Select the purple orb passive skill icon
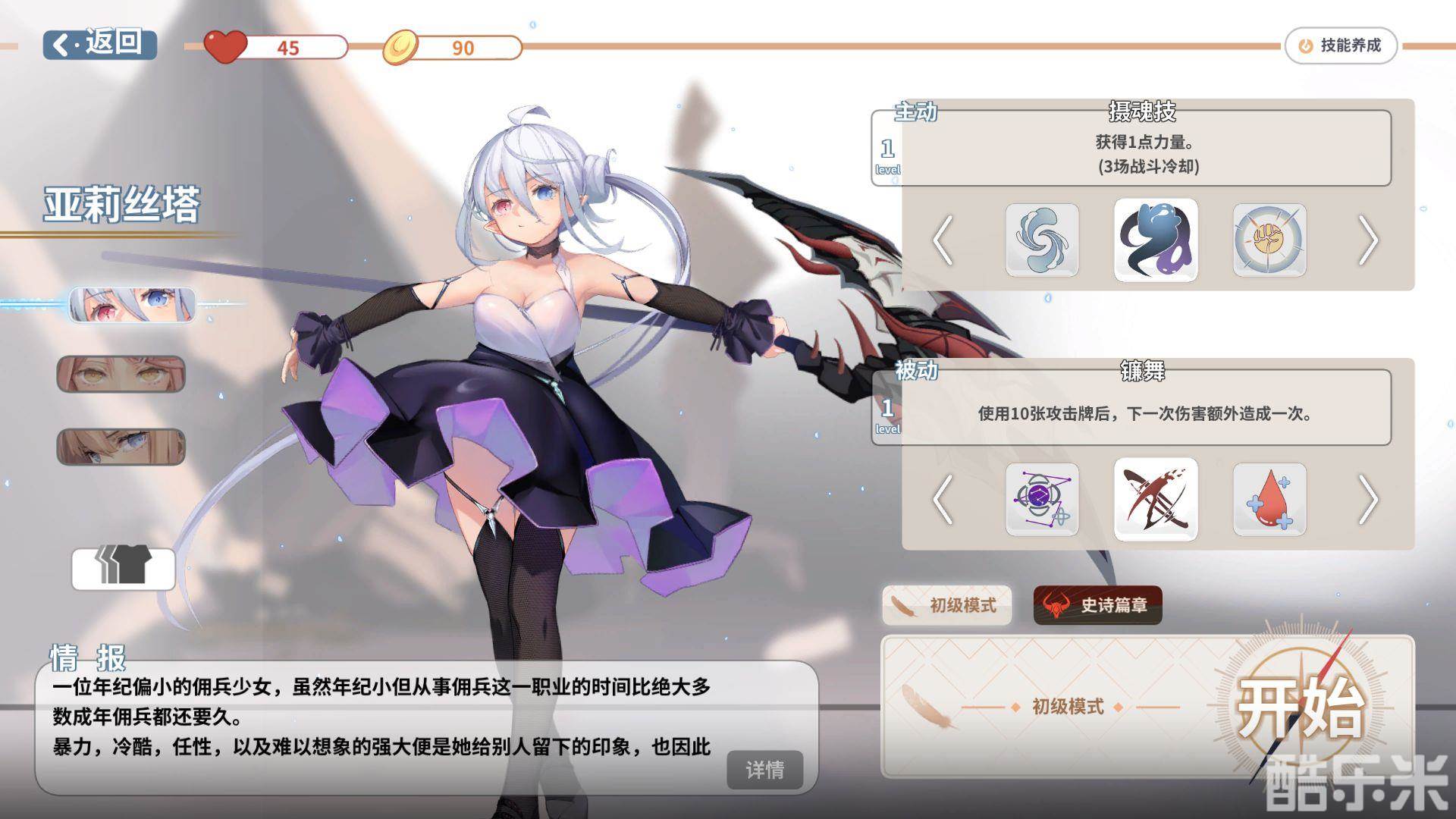This screenshot has height=819, width=1456. [1040, 499]
